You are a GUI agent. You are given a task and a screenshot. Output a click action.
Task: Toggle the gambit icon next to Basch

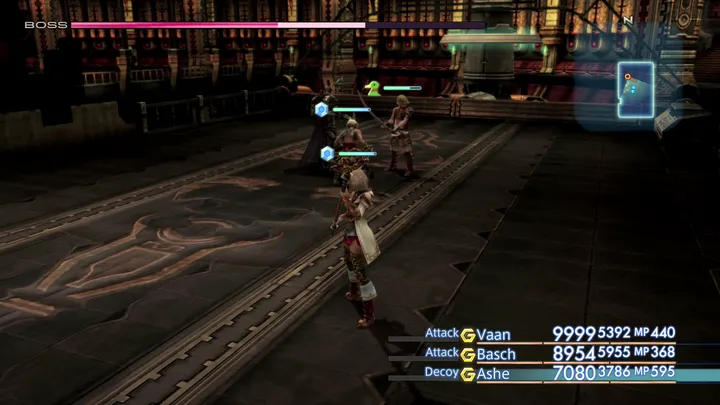(467, 354)
